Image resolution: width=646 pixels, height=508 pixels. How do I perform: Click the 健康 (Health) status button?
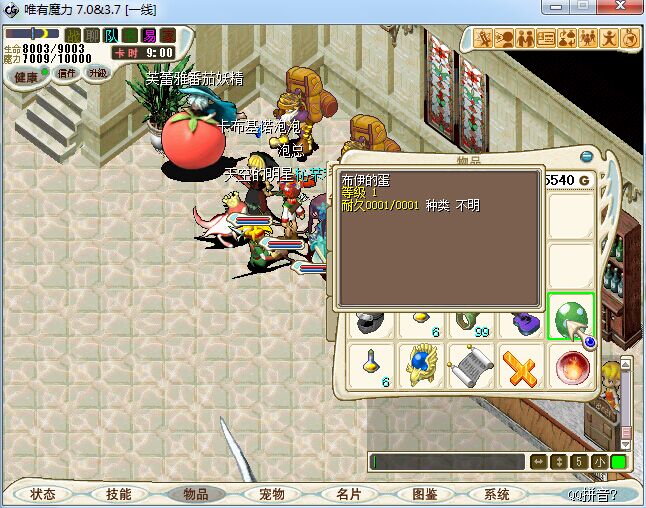[x=27, y=76]
